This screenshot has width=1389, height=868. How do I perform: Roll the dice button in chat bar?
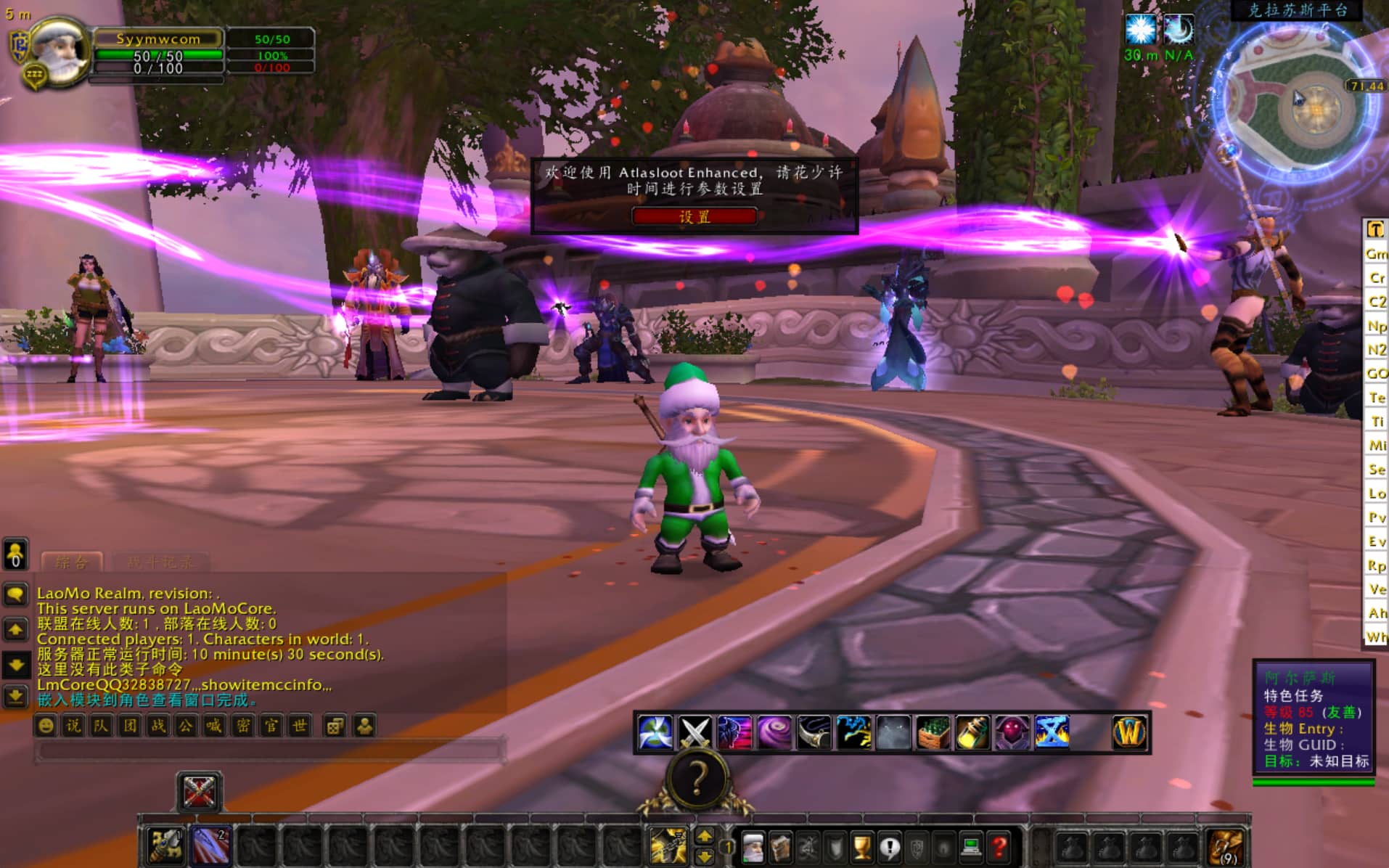335,726
